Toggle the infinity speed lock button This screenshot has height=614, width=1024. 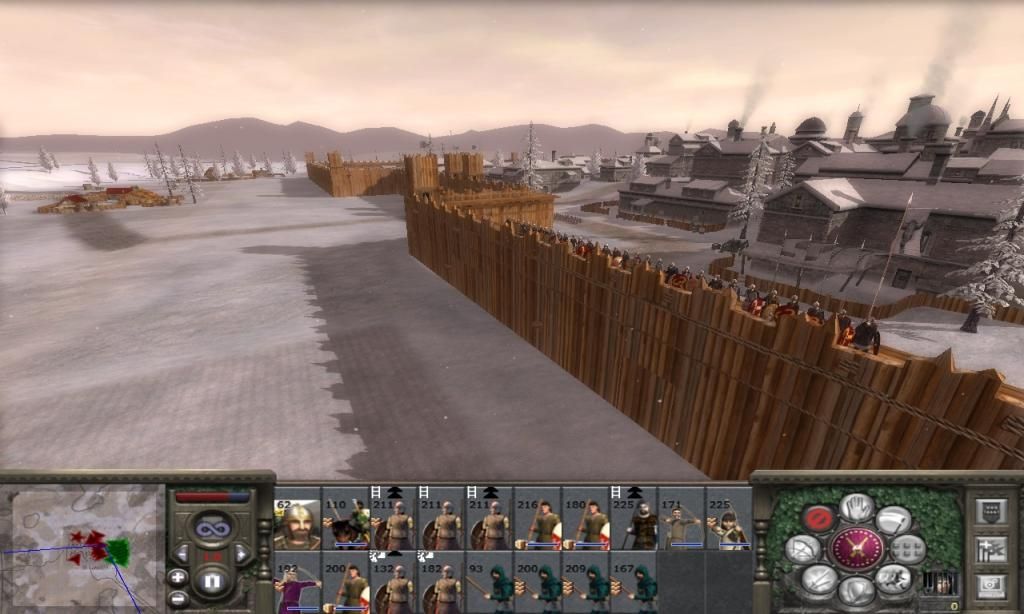click(x=212, y=527)
